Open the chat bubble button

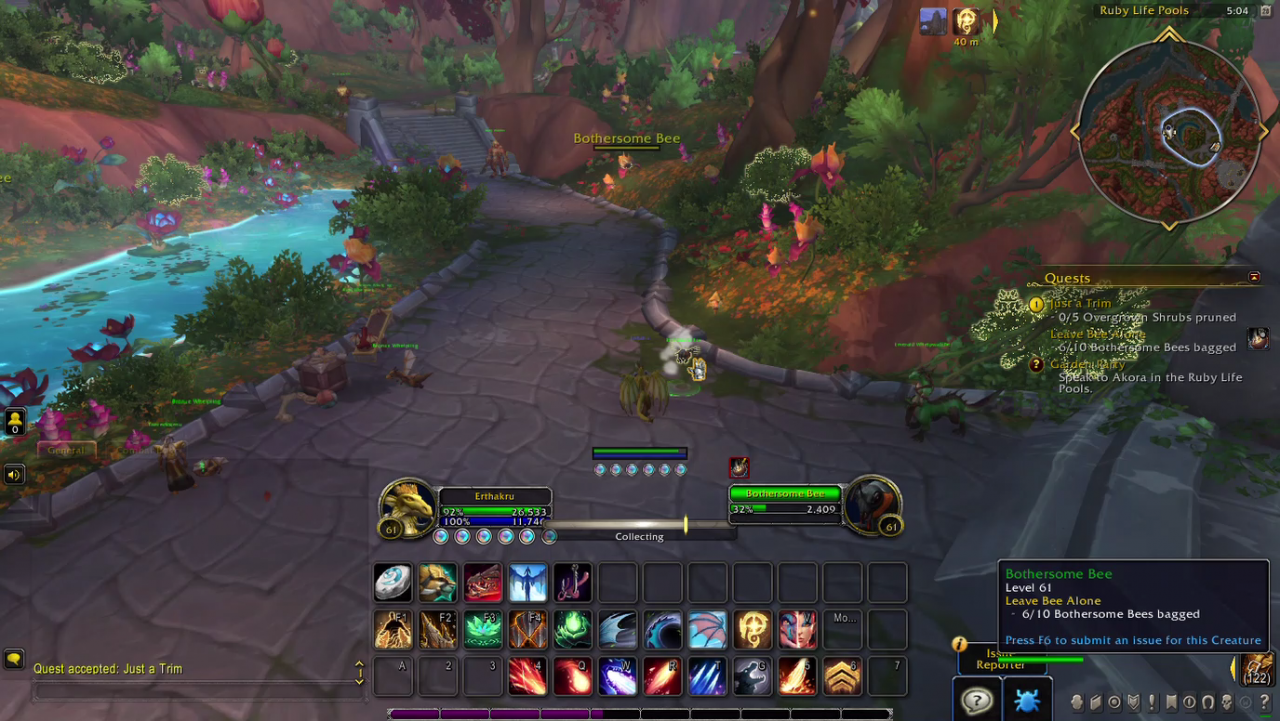pyautogui.click(x=14, y=659)
